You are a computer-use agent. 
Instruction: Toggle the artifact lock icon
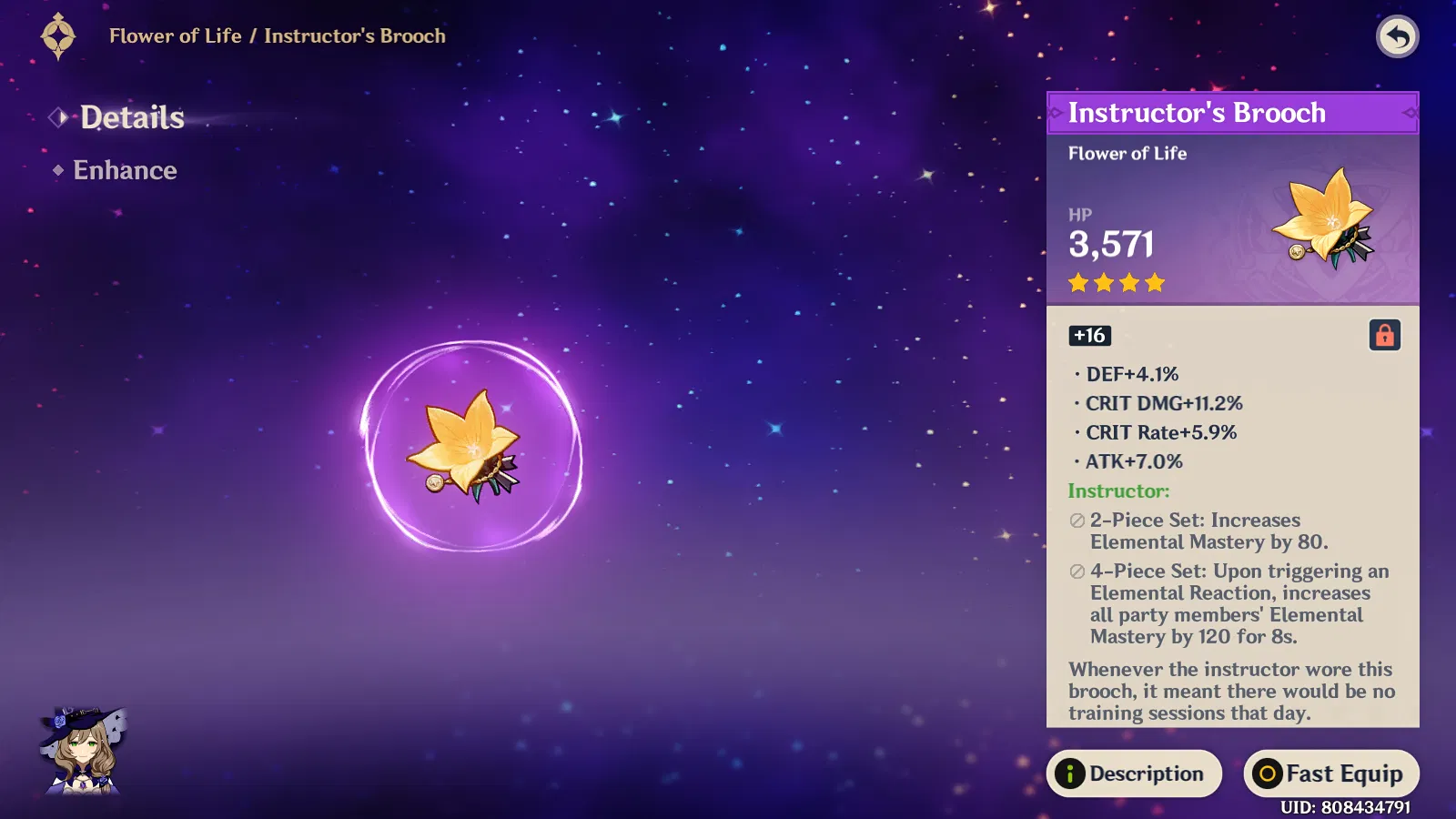pos(1387,336)
